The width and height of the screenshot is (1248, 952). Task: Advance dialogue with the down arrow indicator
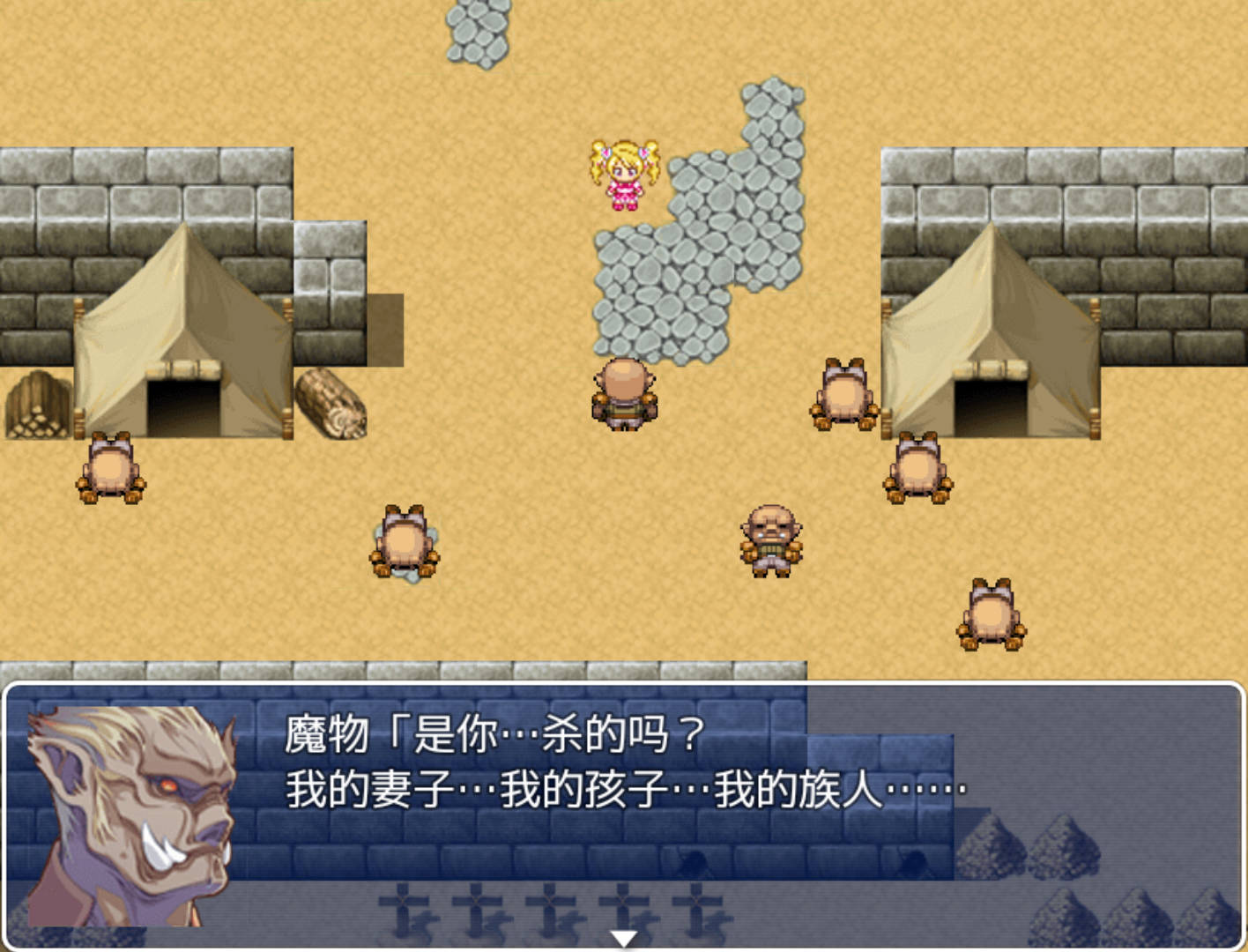pos(624,937)
